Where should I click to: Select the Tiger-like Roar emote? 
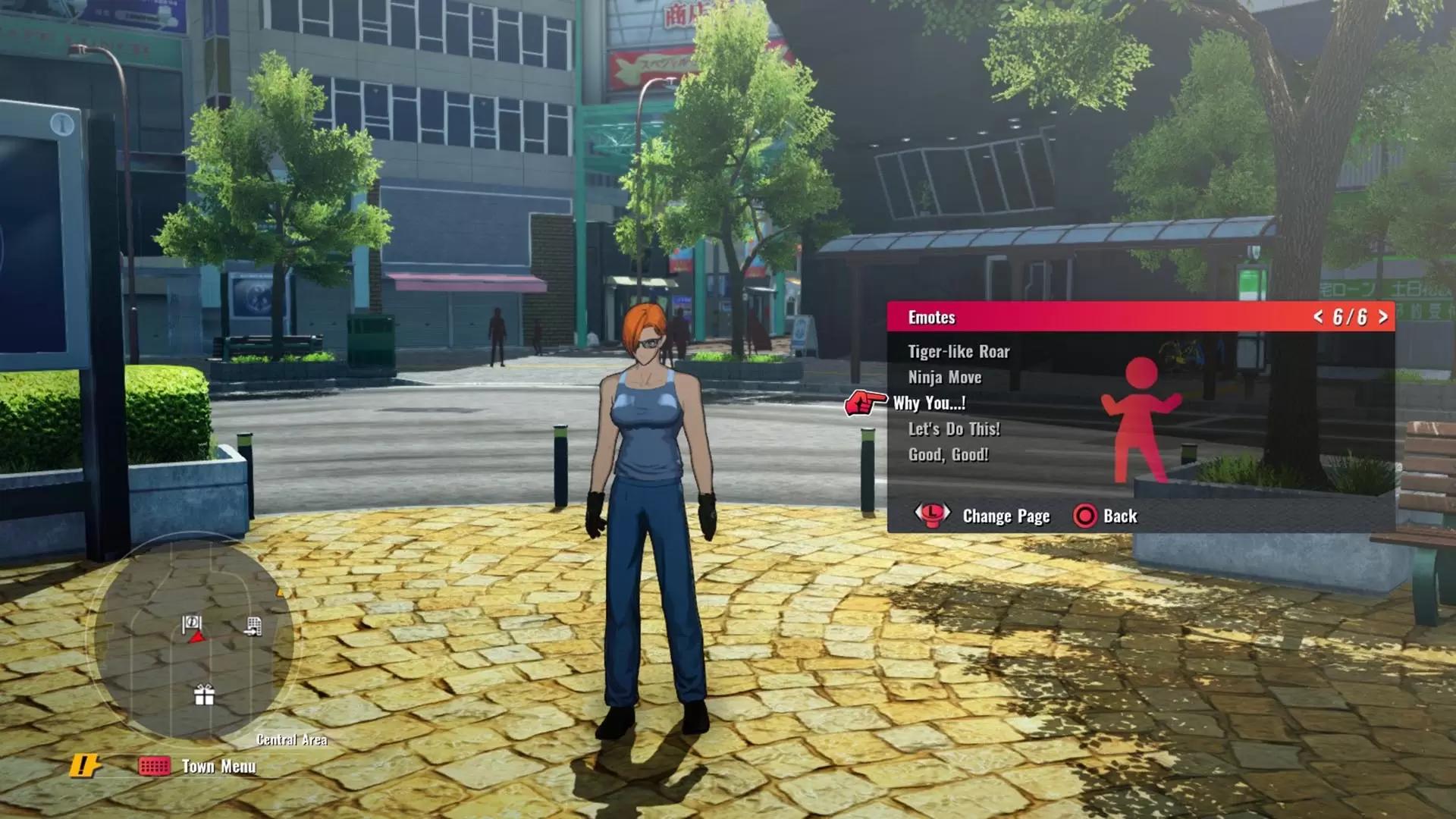pos(959,352)
